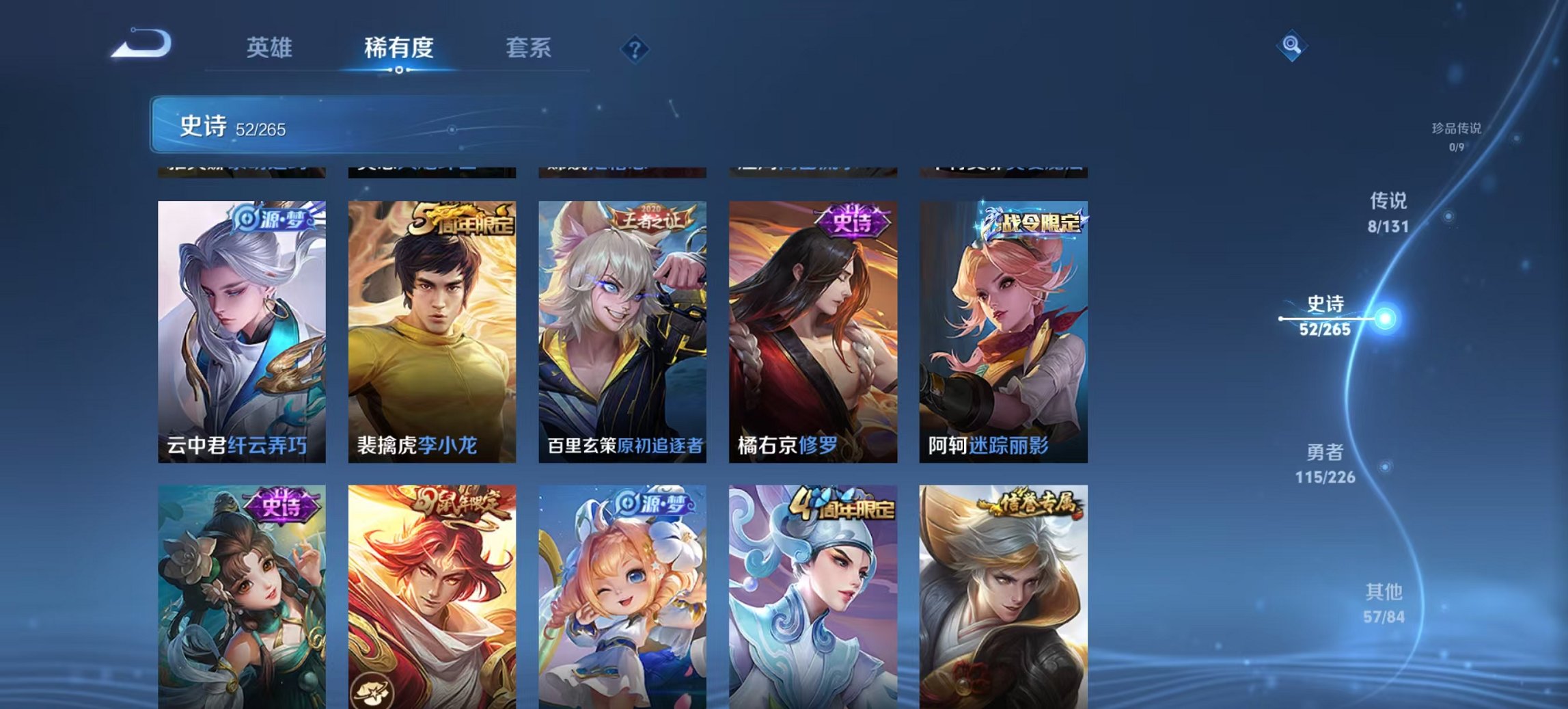Viewport: 1568px width, 709px height.
Task: Switch to the 英雄 tab
Action: [x=269, y=48]
